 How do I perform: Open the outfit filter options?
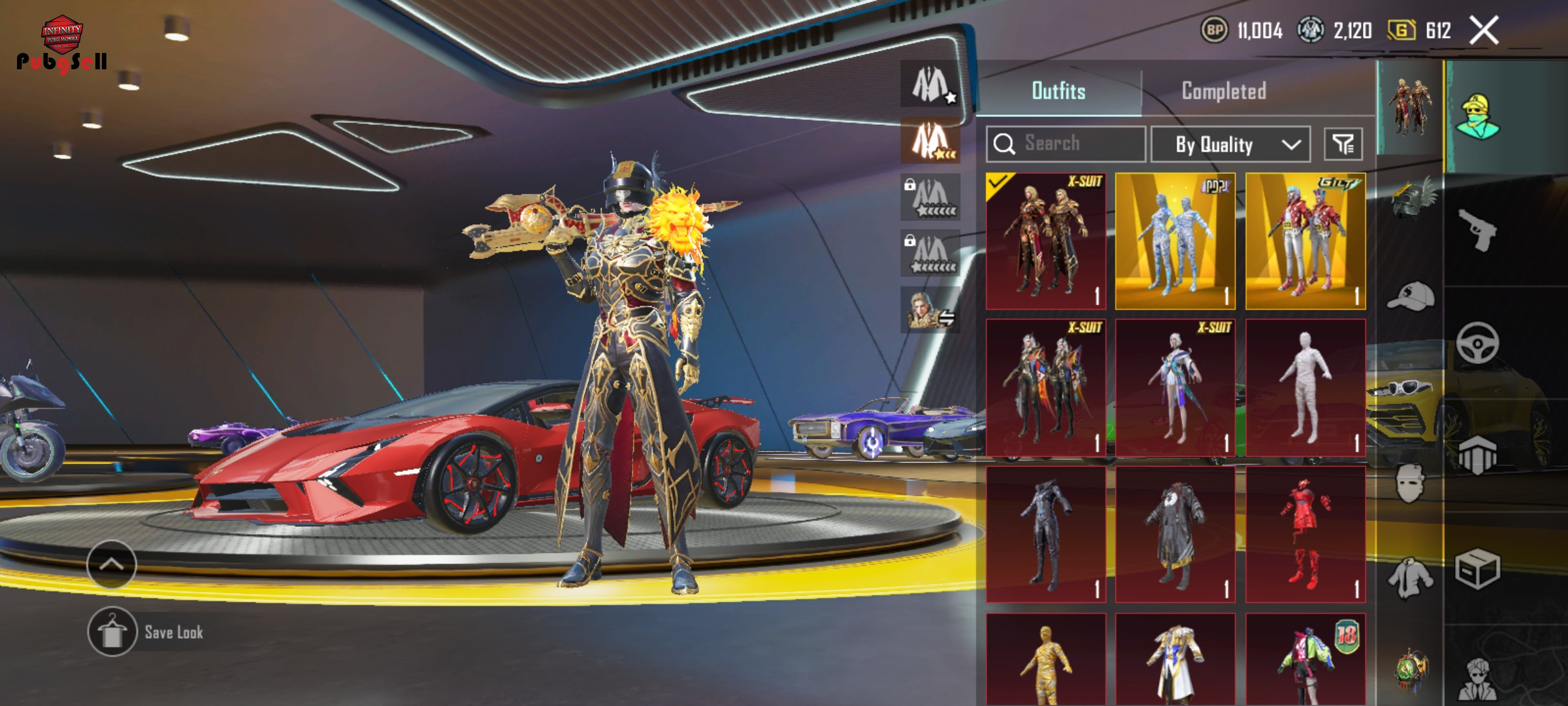point(1343,144)
